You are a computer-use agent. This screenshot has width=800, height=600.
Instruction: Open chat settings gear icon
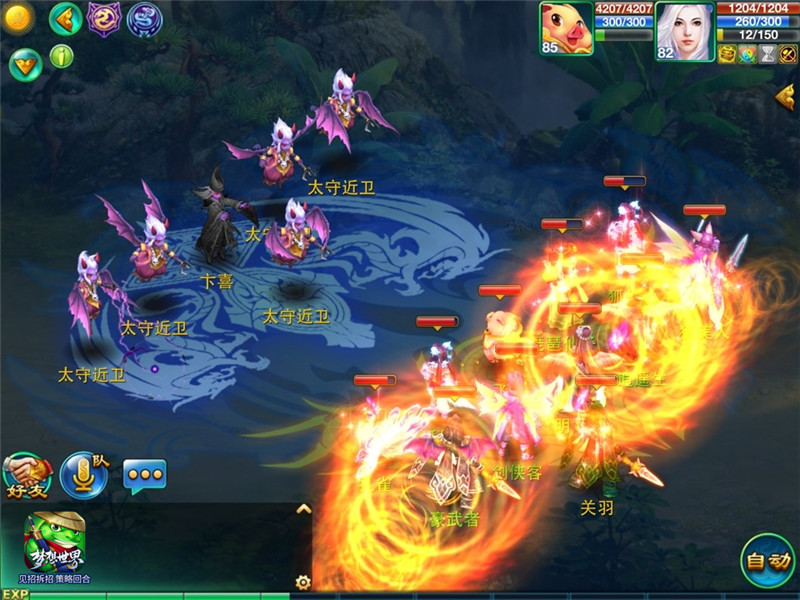(x=303, y=581)
